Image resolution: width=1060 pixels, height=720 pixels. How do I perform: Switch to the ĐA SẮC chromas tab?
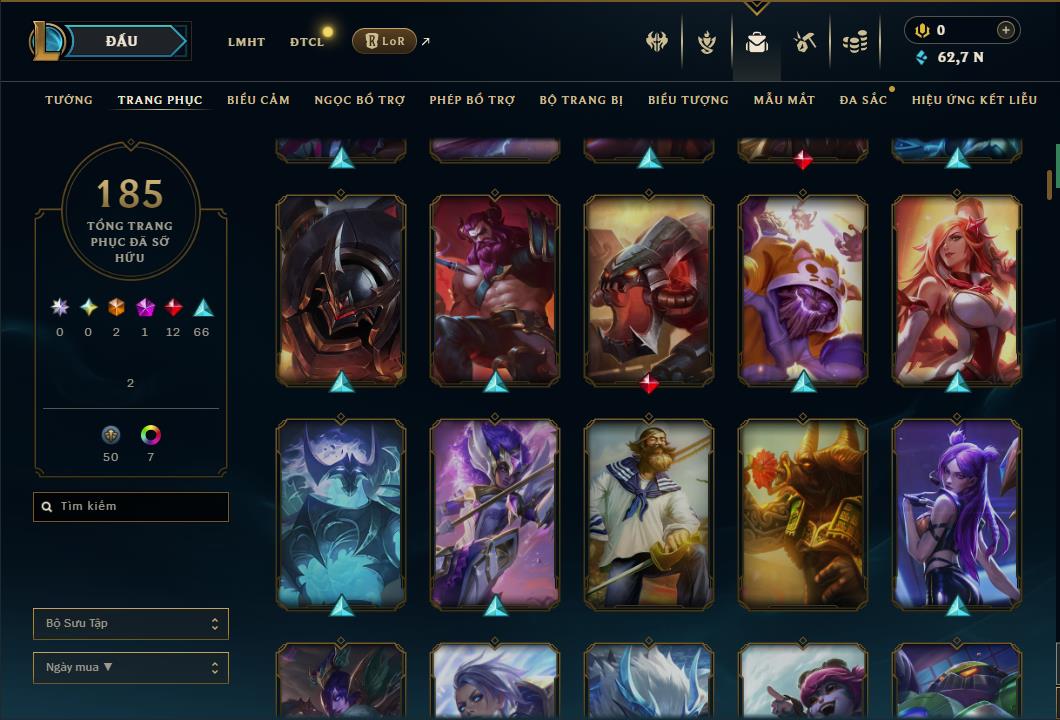tap(863, 100)
